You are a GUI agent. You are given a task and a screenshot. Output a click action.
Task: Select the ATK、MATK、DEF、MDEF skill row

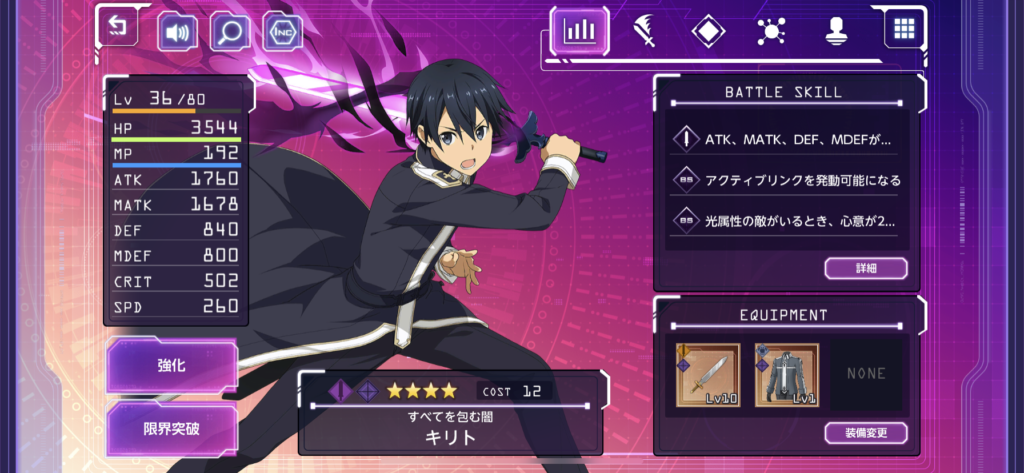786,139
